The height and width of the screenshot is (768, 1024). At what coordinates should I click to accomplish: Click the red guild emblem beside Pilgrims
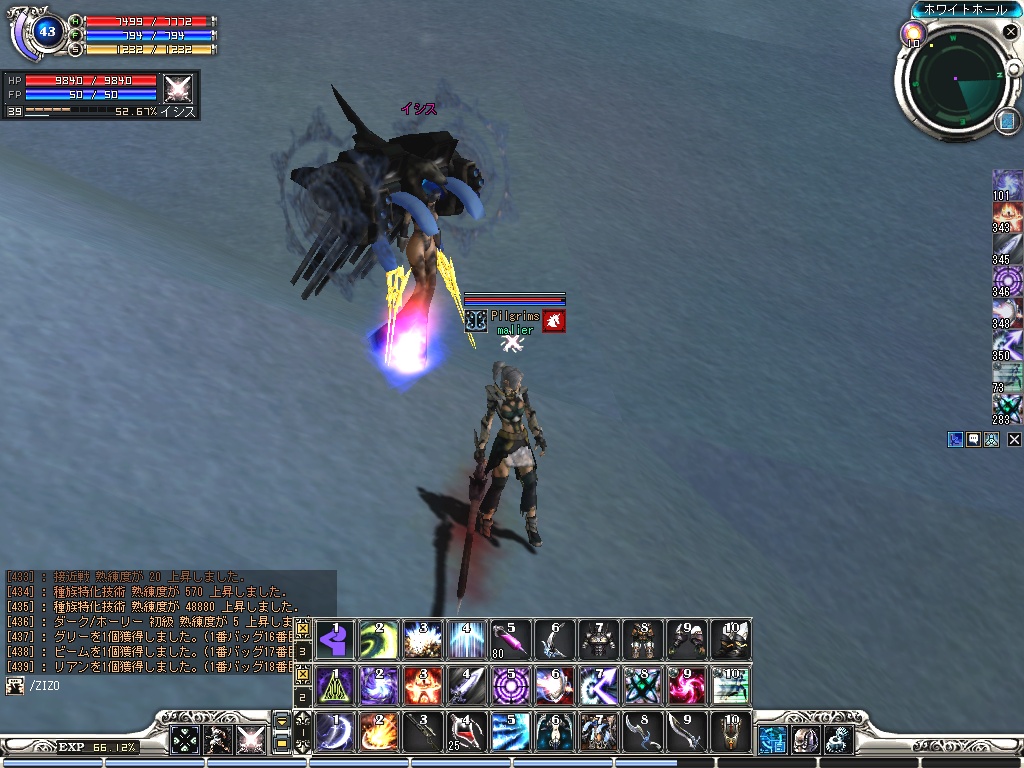pyautogui.click(x=554, y=321)
